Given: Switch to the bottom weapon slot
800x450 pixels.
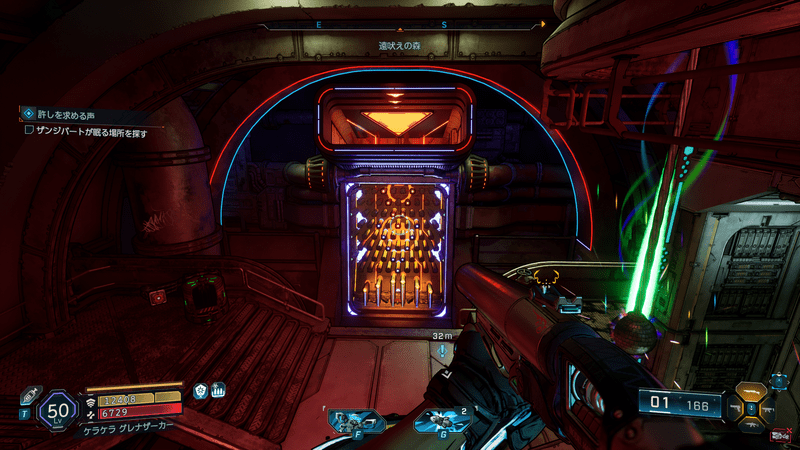Looking at the screenshot, I should click(751, 424).
